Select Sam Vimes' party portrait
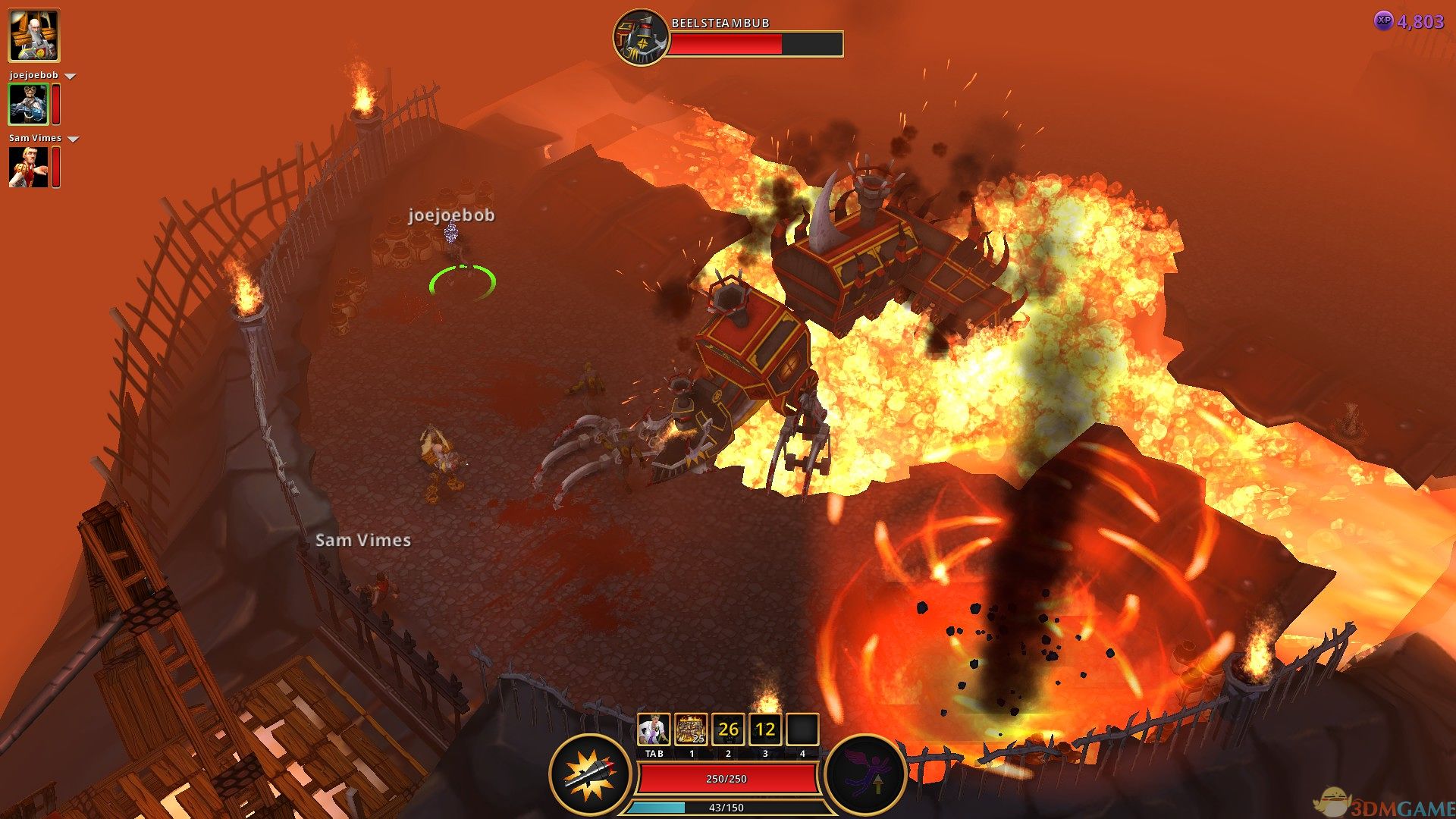 28,167
